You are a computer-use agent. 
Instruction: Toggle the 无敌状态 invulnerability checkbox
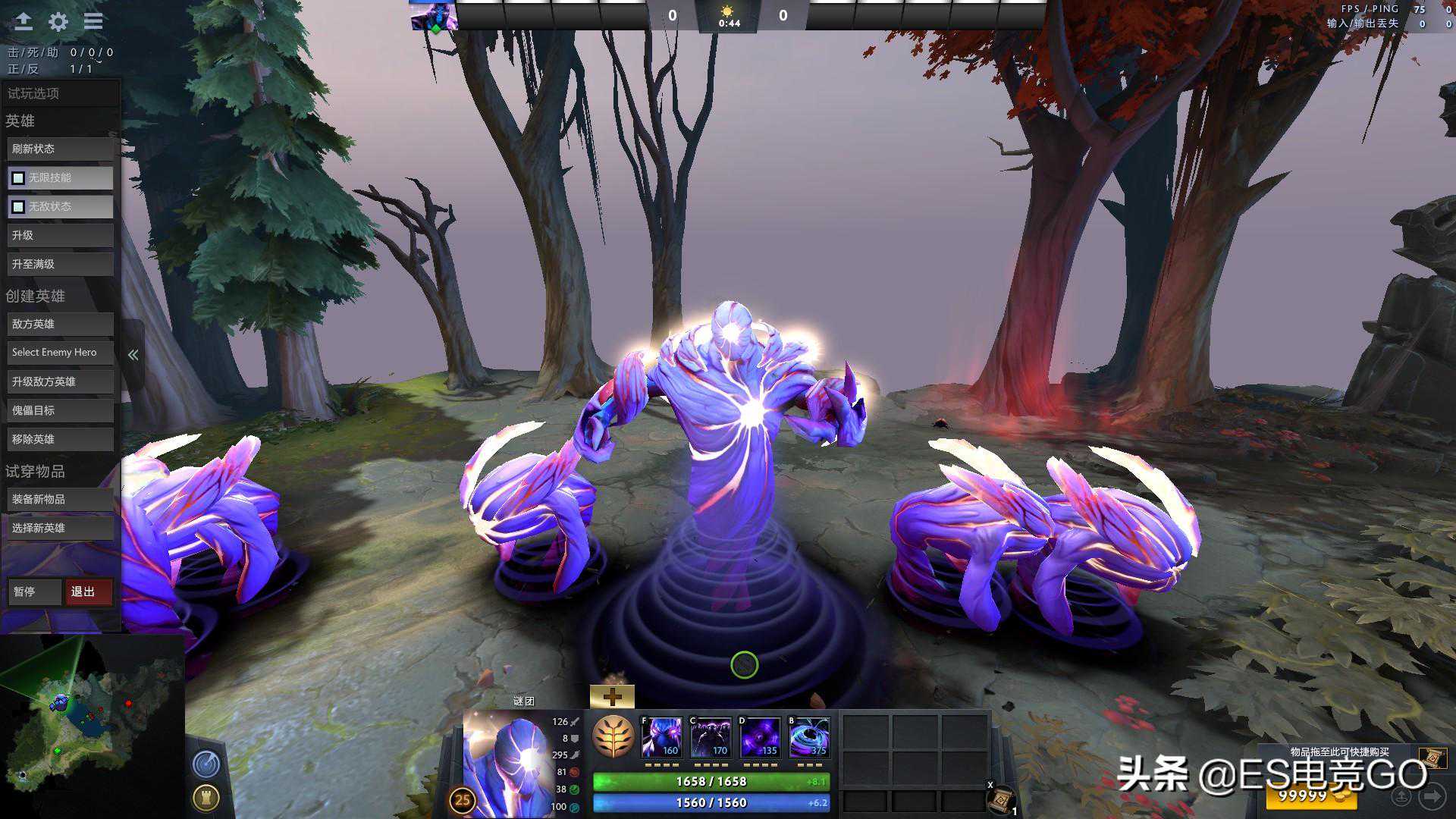point(18,206)
